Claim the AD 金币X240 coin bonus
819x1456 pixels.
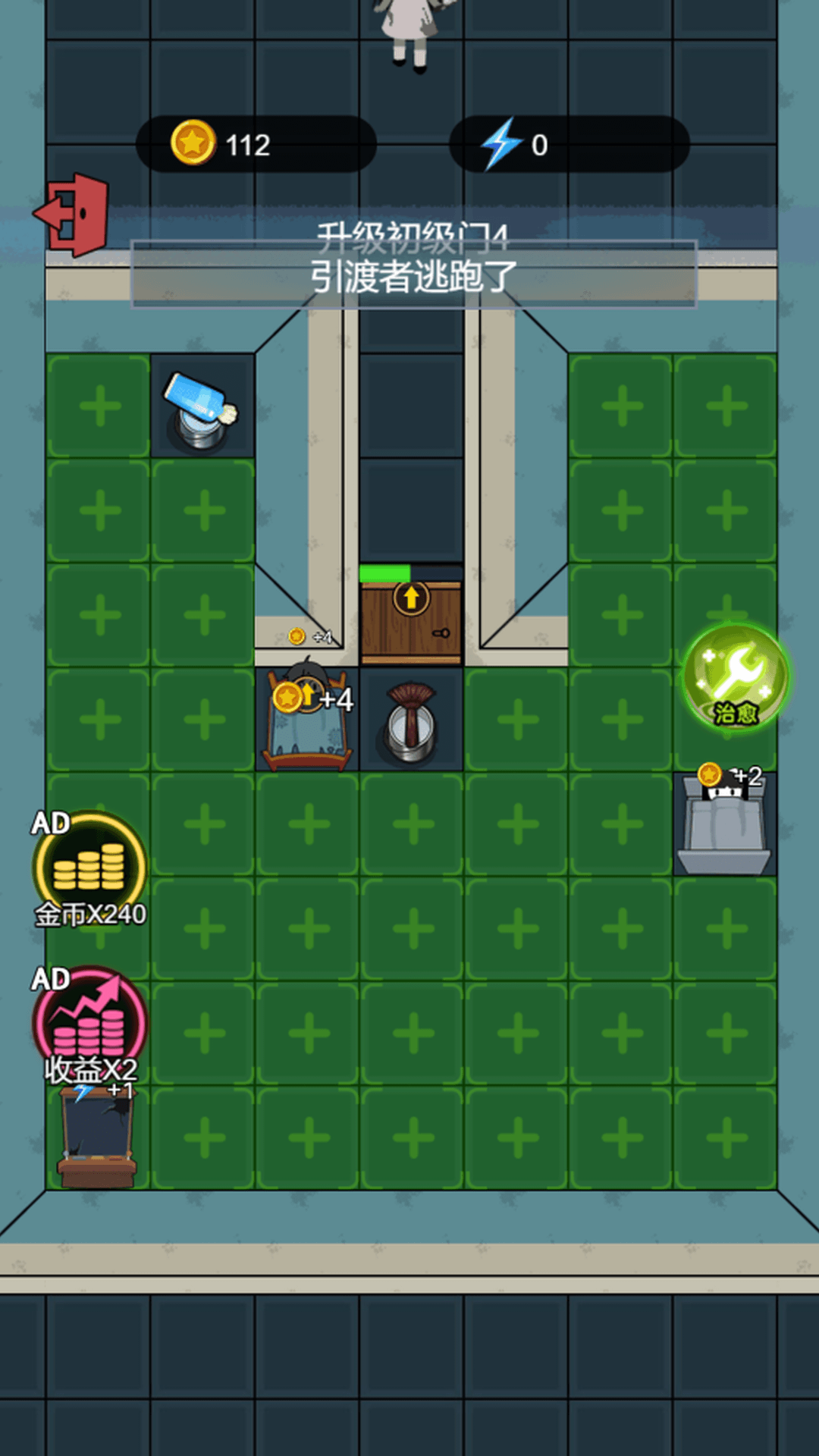[x=89, y=869]
